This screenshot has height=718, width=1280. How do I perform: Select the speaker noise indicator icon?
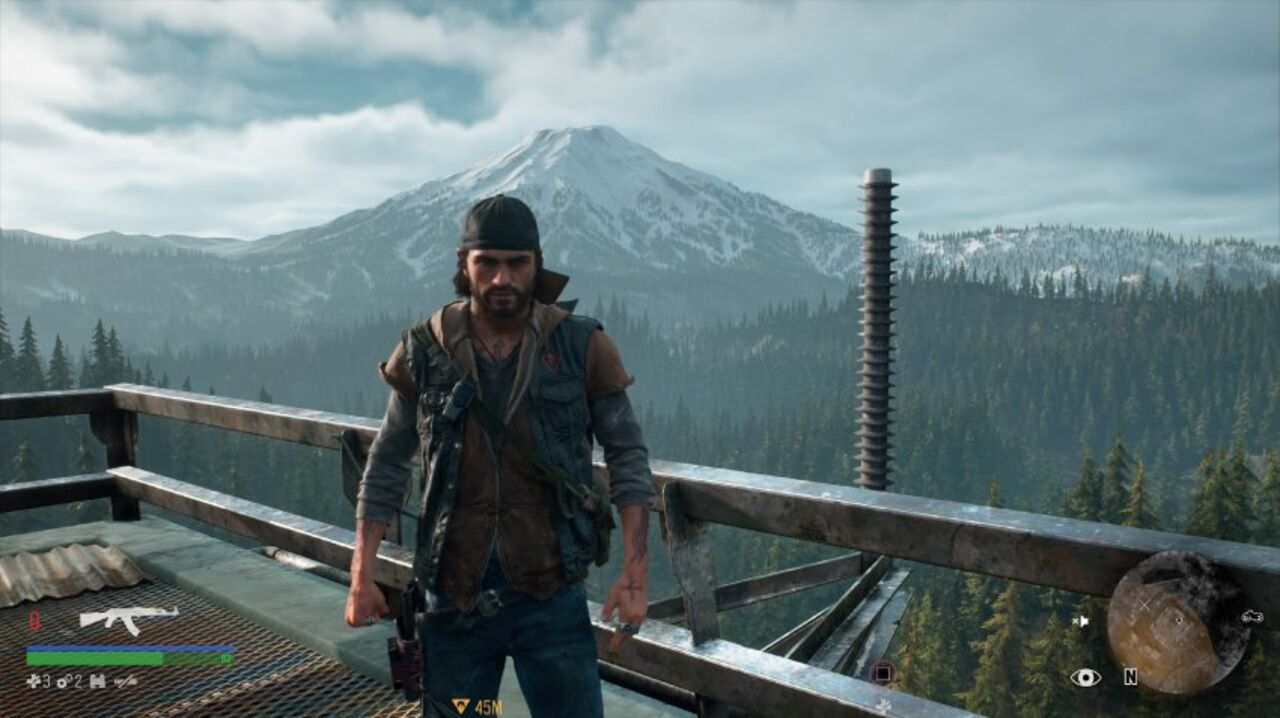point(1080,621)
